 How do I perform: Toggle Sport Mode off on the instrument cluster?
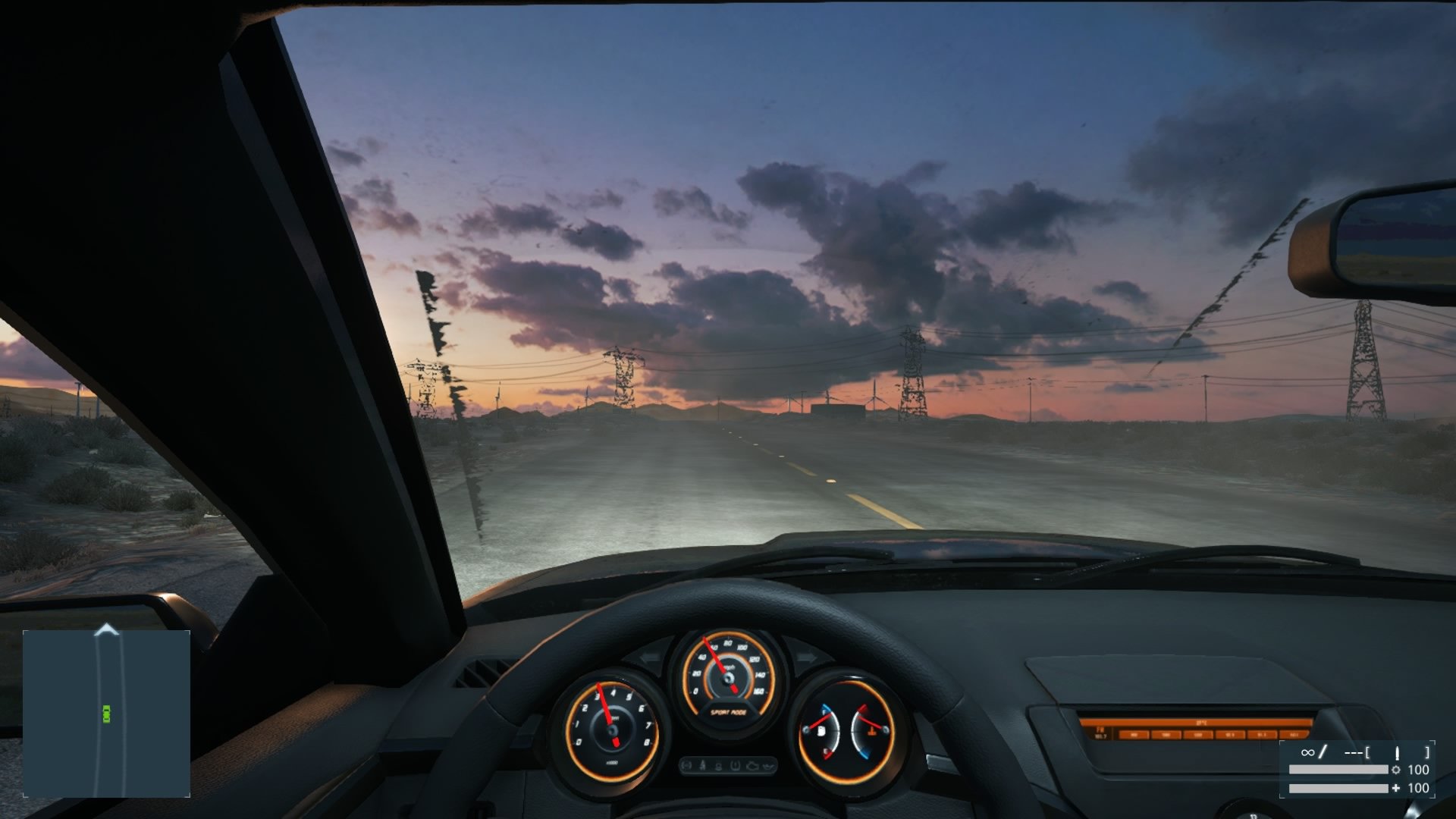729,712
